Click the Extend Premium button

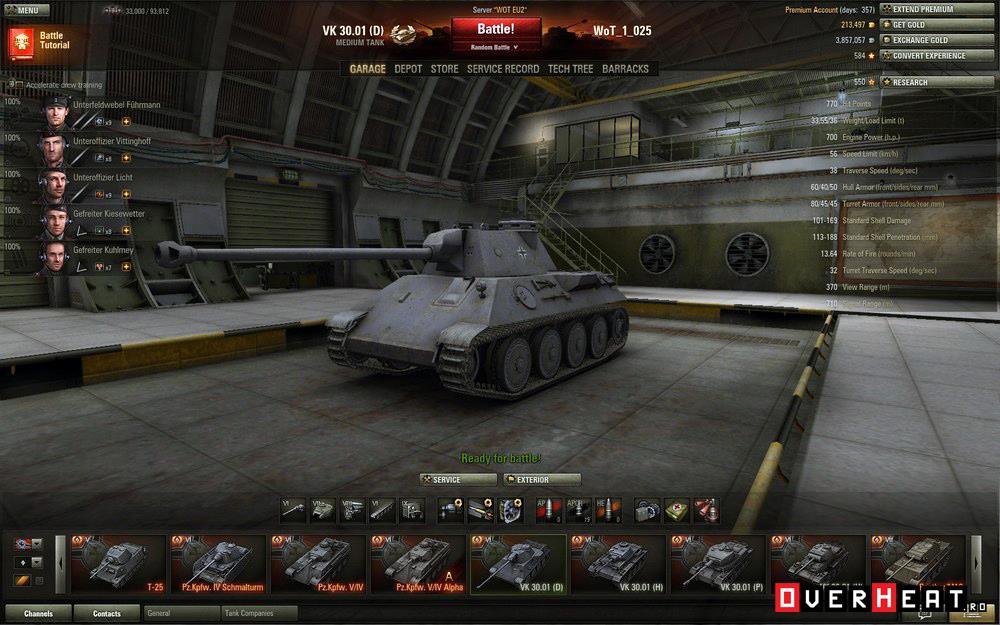[x=923, y=9]
